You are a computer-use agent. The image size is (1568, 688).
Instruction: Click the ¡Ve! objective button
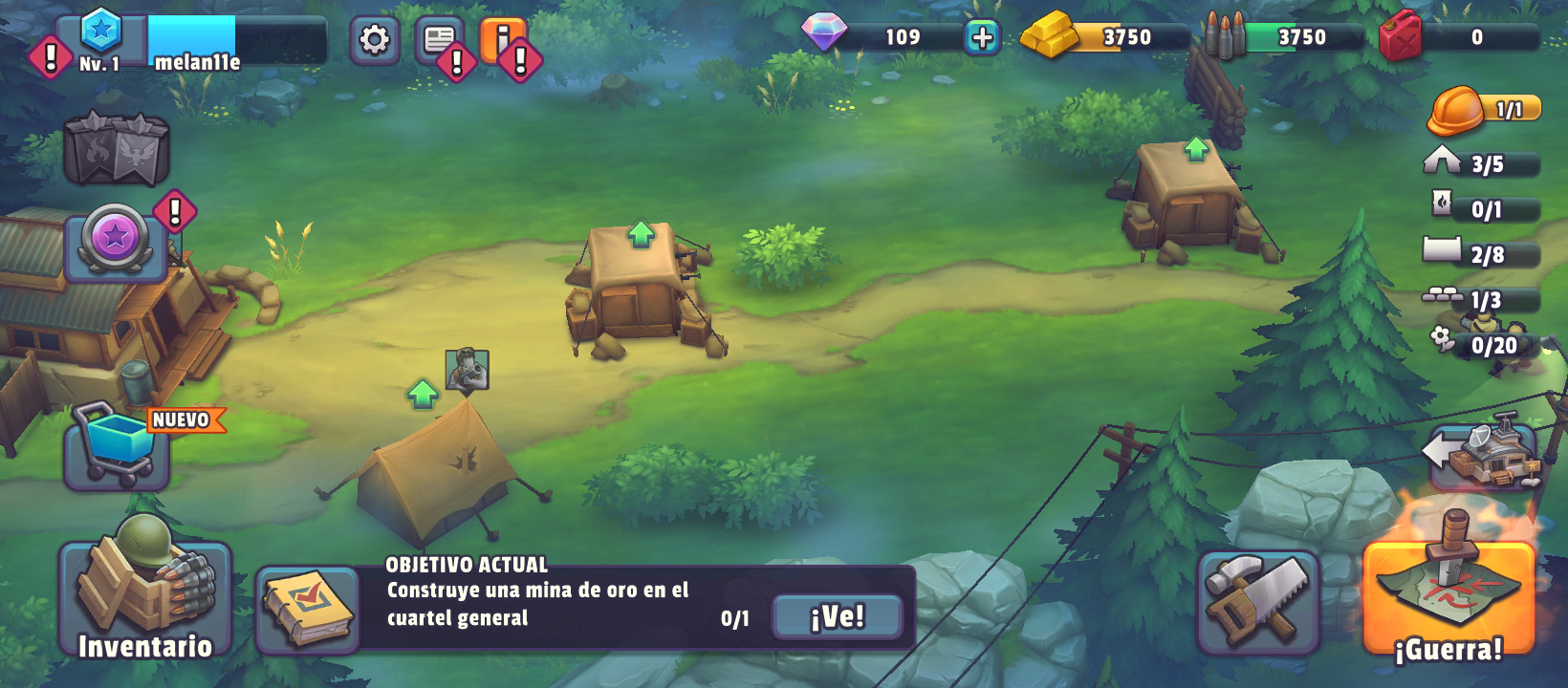[837, 616]
